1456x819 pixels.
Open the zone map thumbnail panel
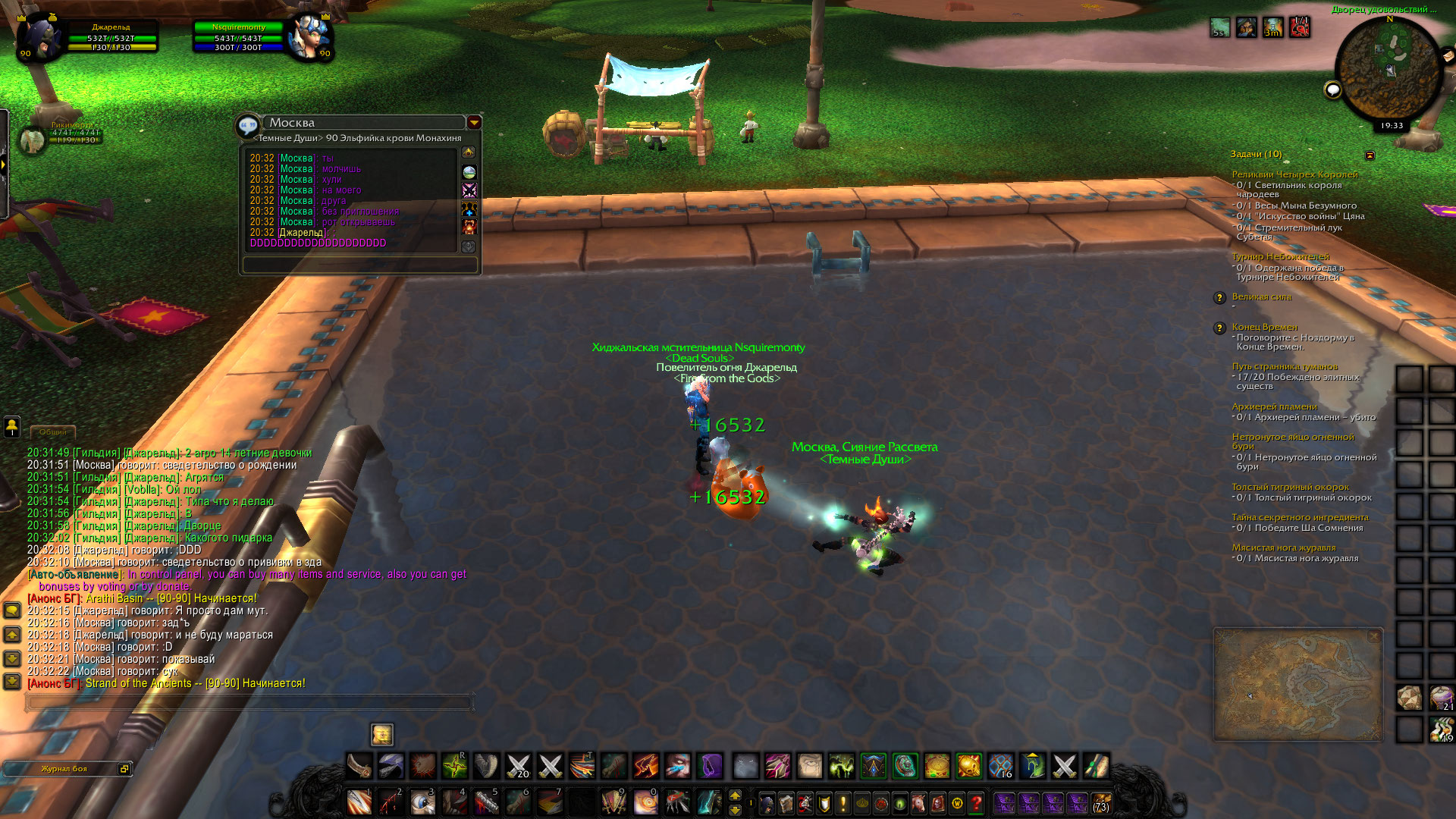(1298, 685)
